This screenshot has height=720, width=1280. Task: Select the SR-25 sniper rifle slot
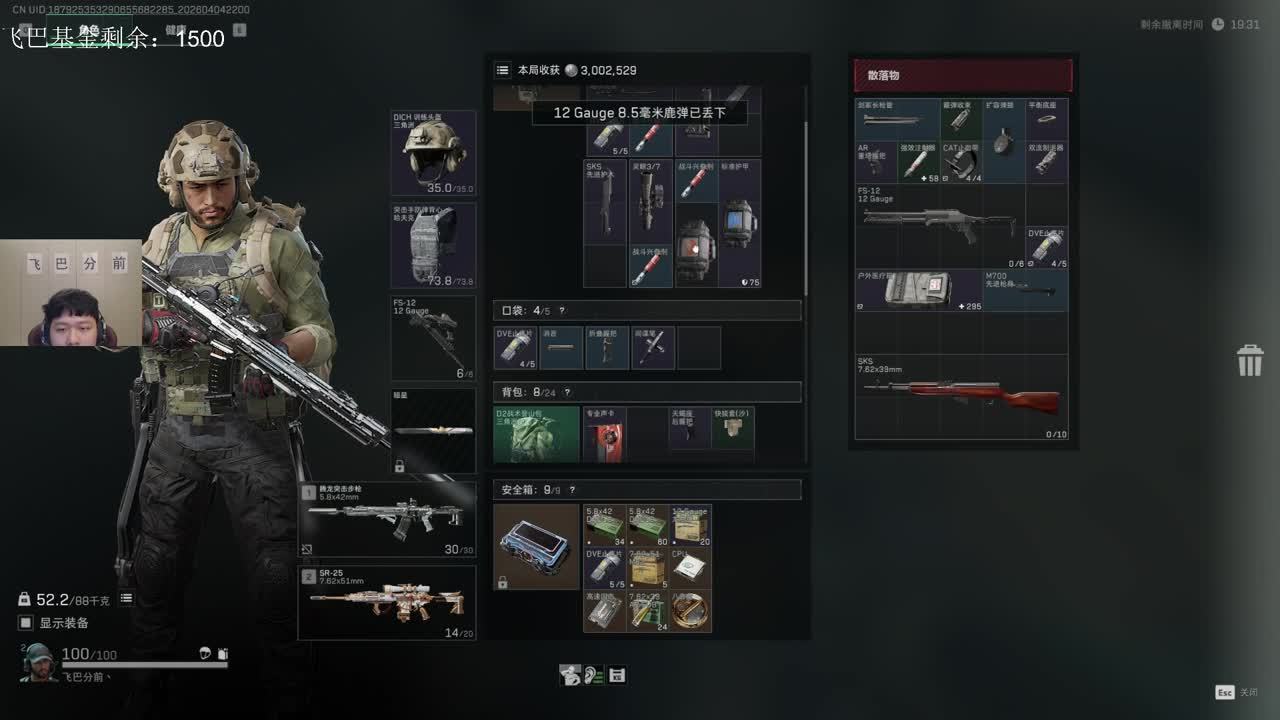pos(387,602)
